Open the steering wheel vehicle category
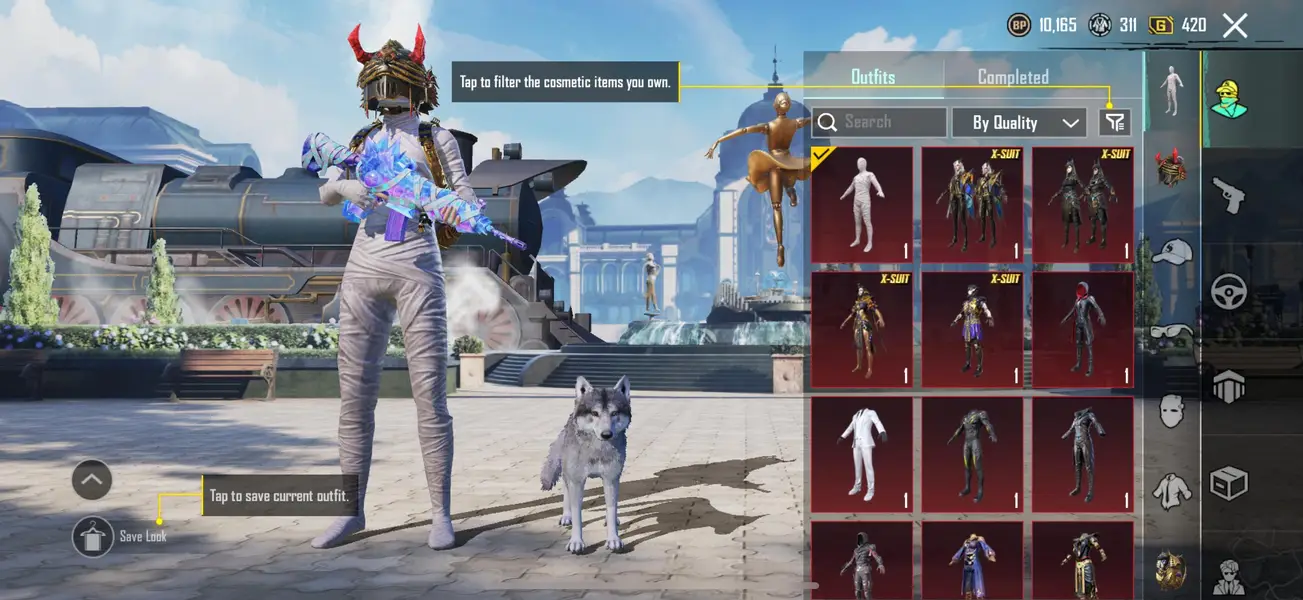 (x=1228, y=292)
